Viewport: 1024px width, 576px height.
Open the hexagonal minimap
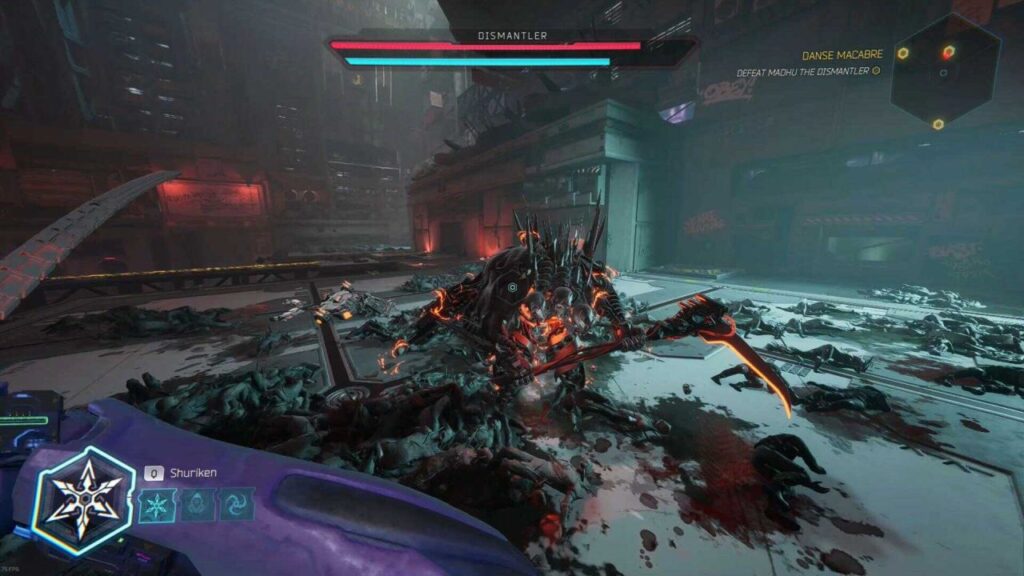point(945,70)
